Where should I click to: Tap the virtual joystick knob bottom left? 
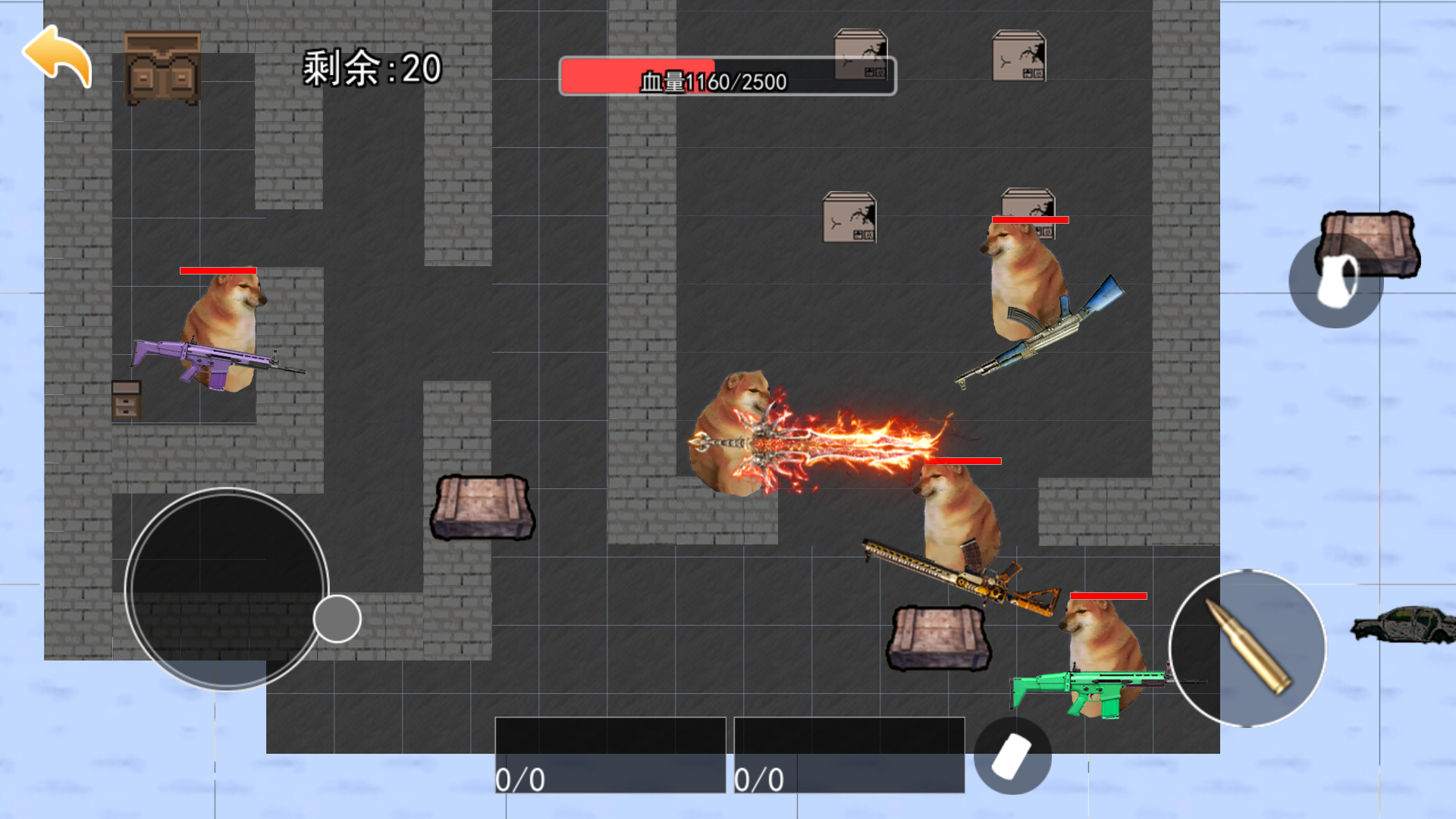pos(336,618)
